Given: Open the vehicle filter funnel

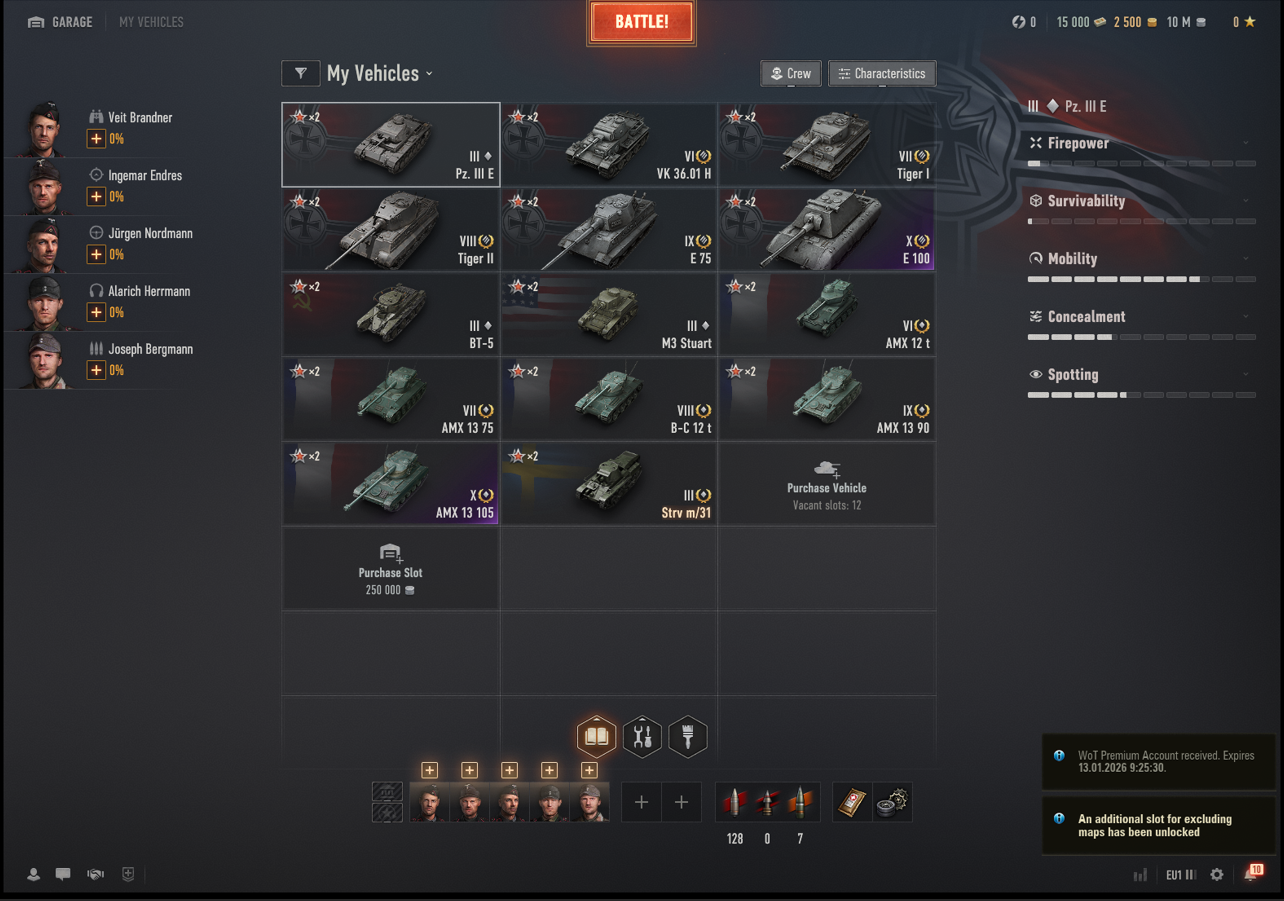Looking at the screenshot, I should [300, 73].
